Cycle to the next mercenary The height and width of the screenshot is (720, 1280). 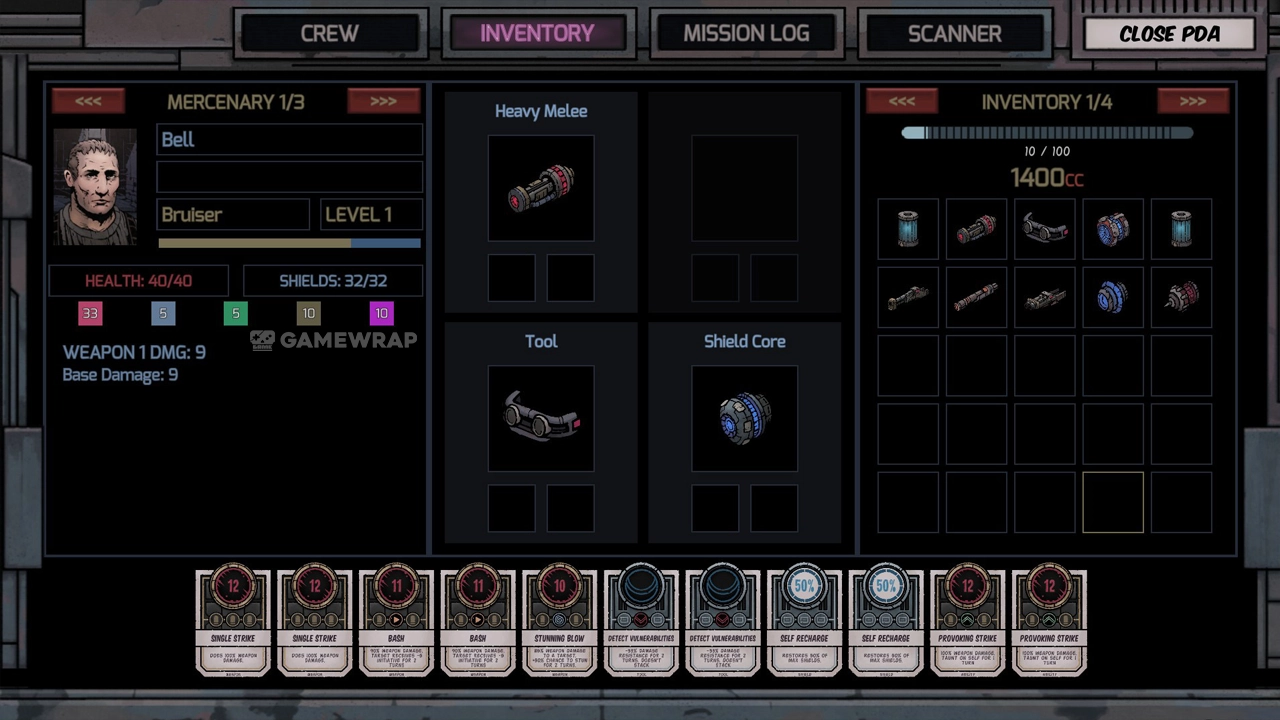click(x=383, y=101)
